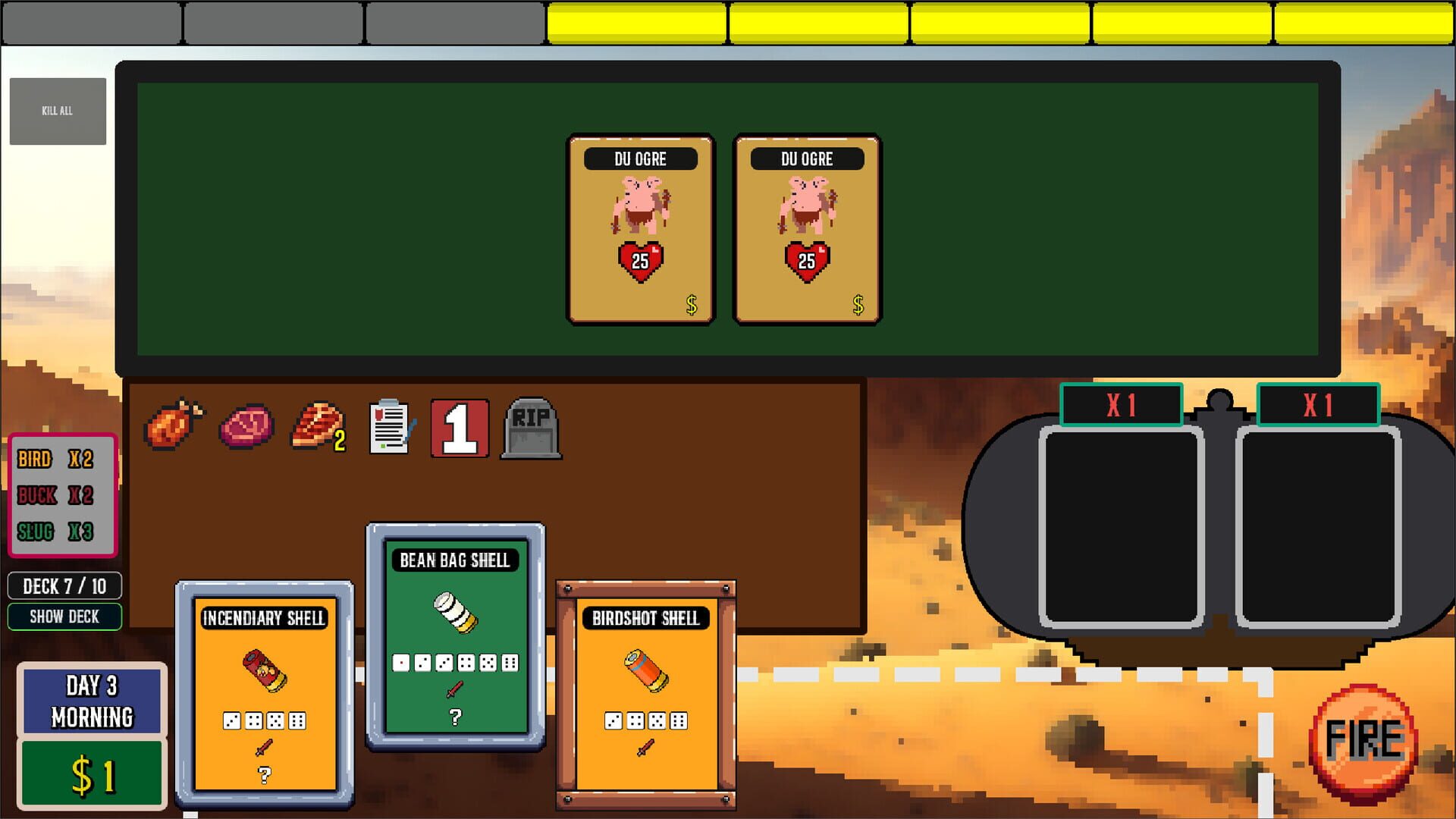Expand the deck with Show Deck
This screenshot has height=819, width=1456.
[x=64, y=617]
